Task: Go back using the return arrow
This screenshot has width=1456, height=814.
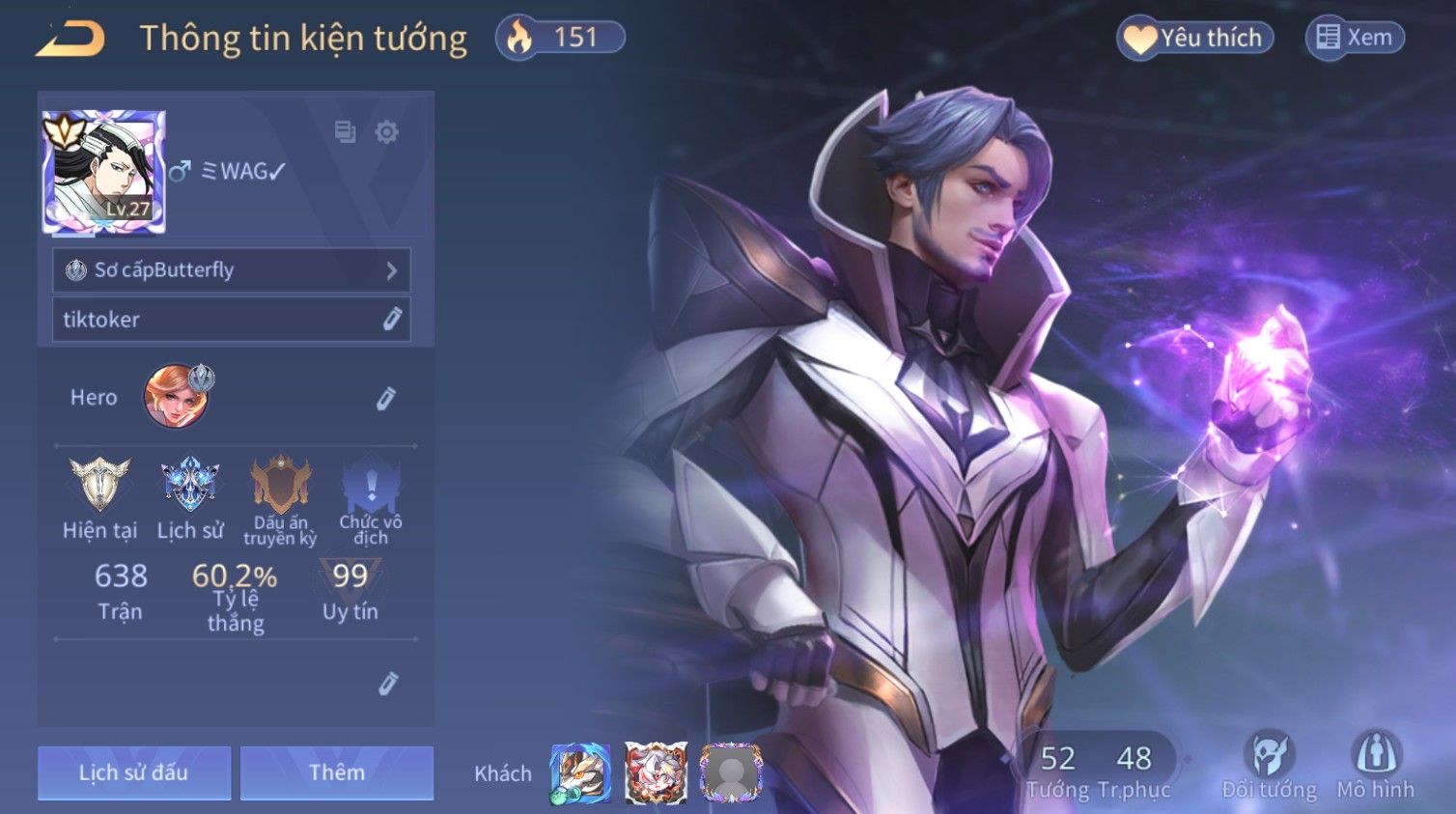Action: [x=70, y=39]
